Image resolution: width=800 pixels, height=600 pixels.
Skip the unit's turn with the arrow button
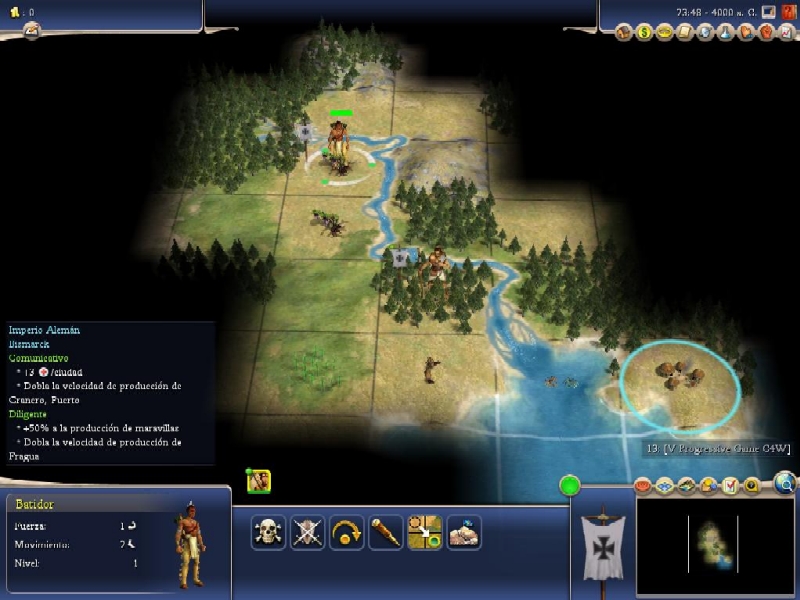(346, 532)
